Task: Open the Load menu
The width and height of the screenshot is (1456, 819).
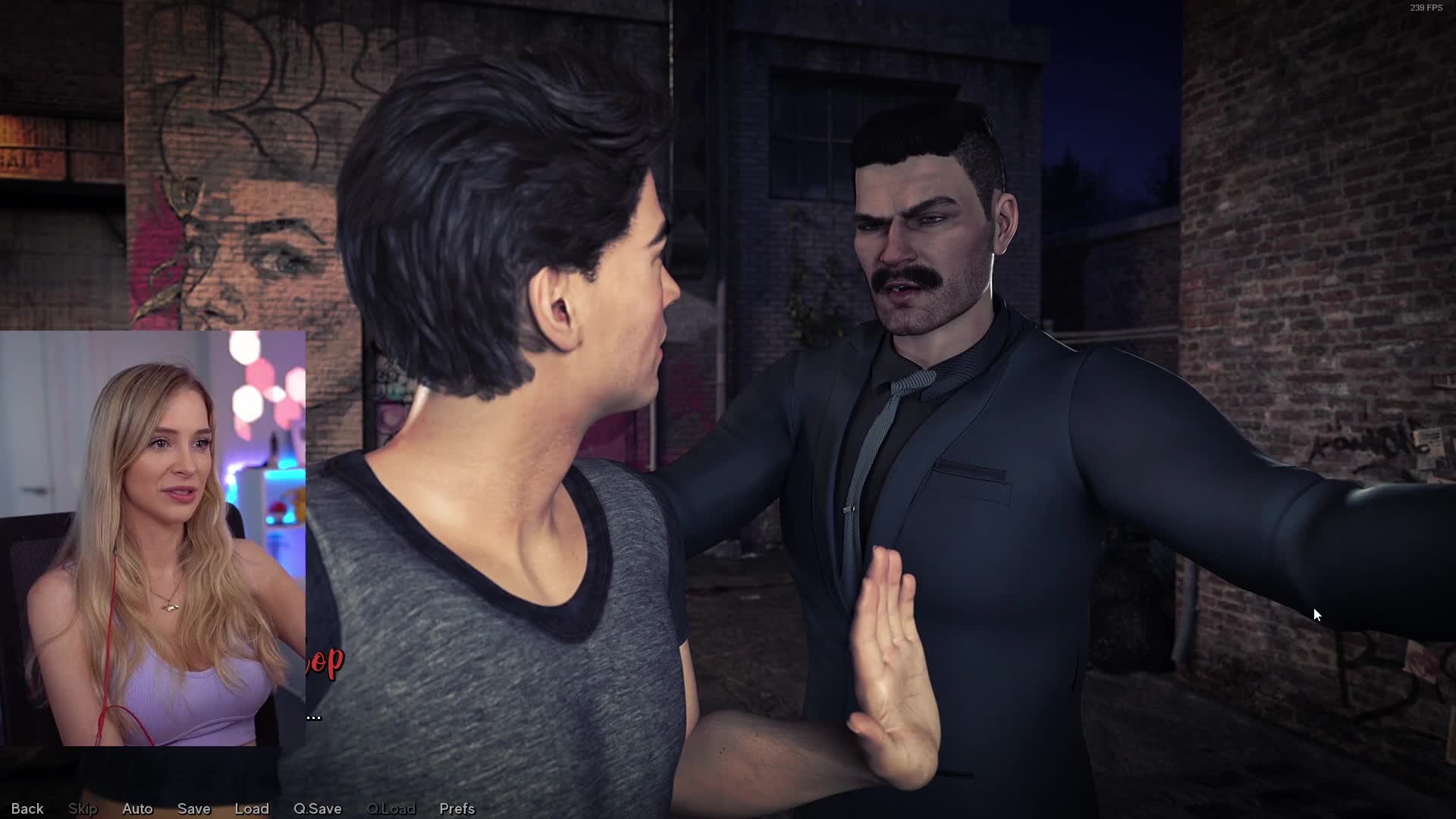Action: (x=252, y=808)
